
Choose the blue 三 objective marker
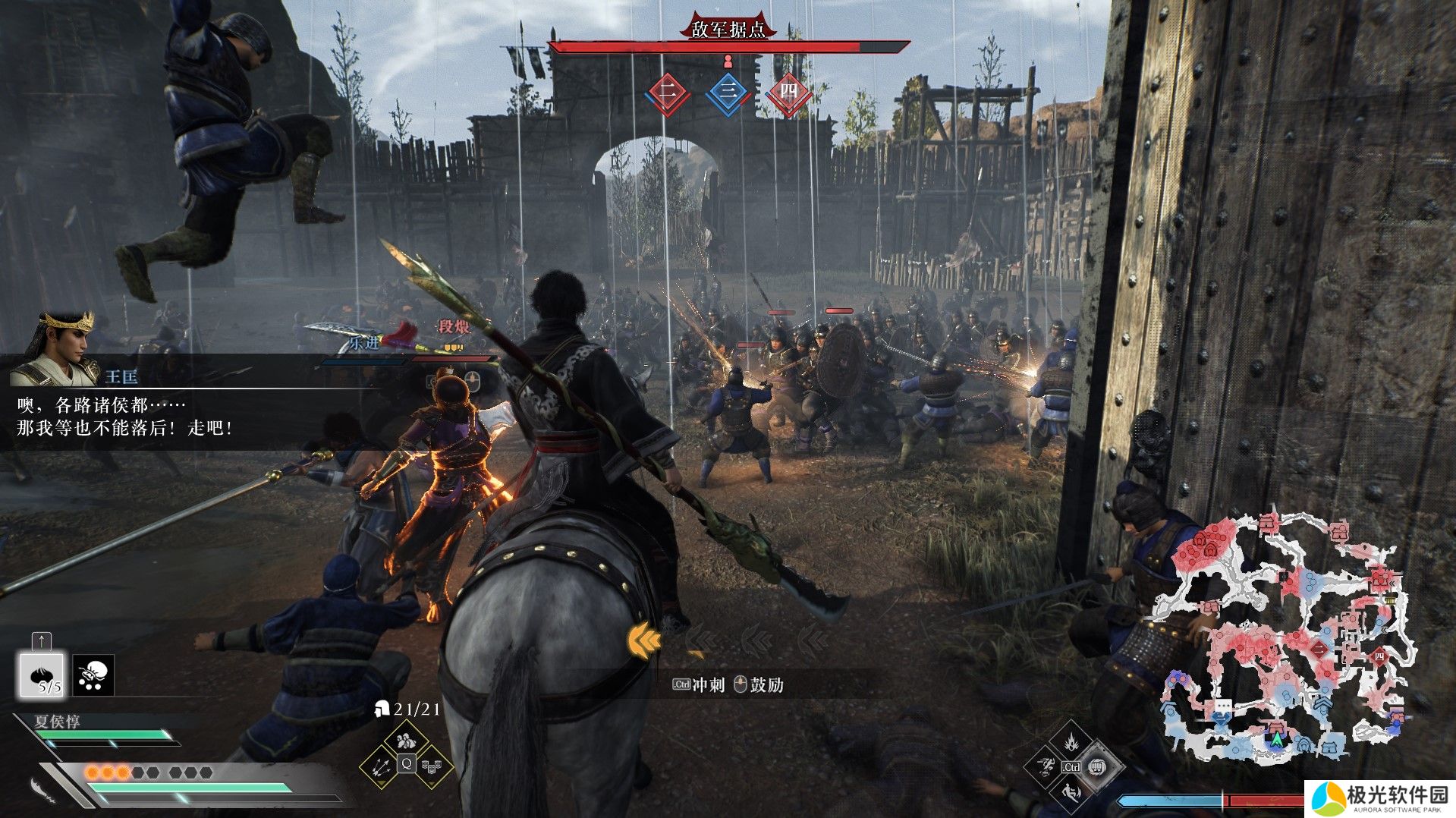click(x=728, y=93)
